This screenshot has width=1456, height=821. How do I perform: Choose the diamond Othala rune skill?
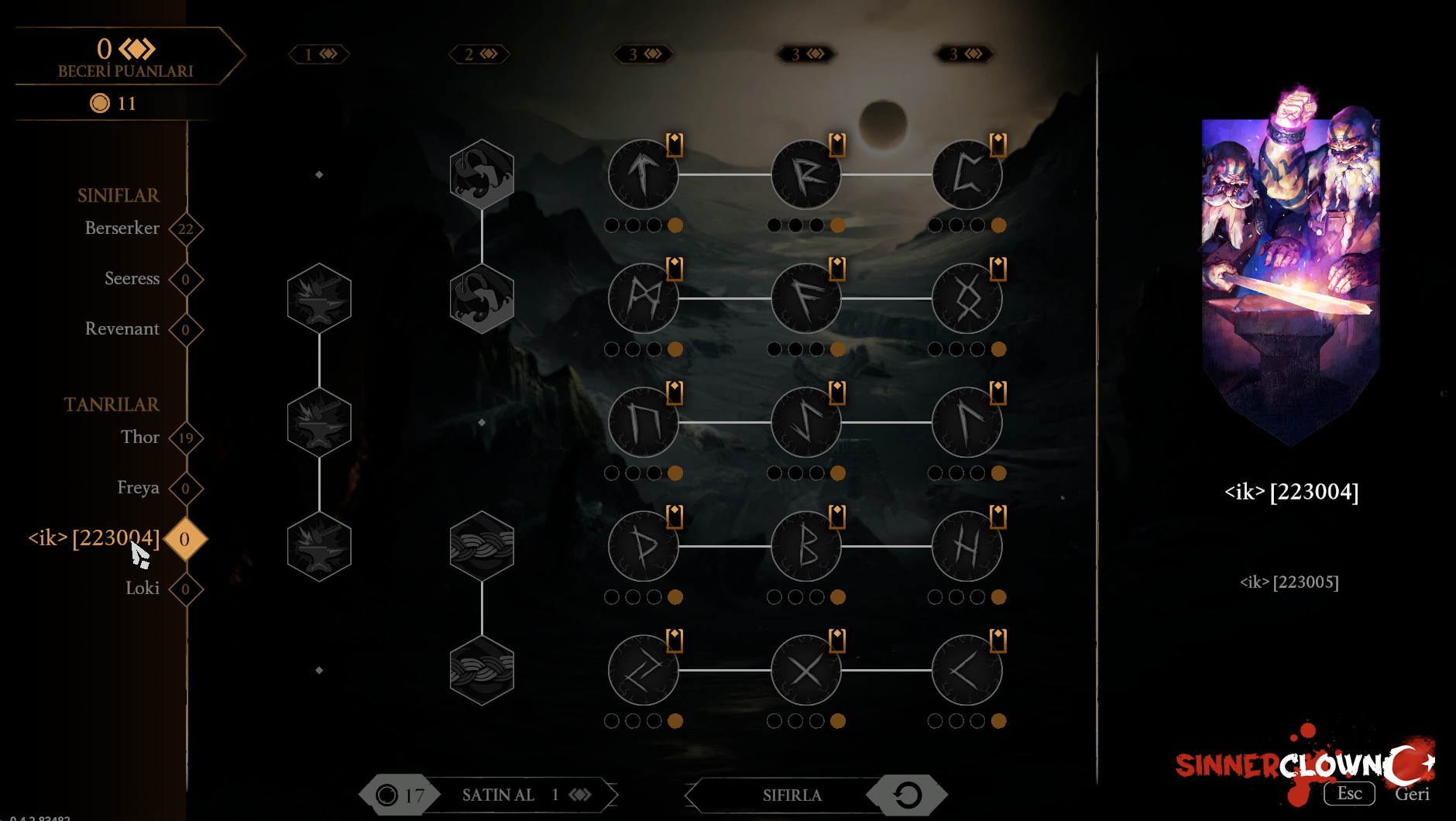[x=967, y=298]
